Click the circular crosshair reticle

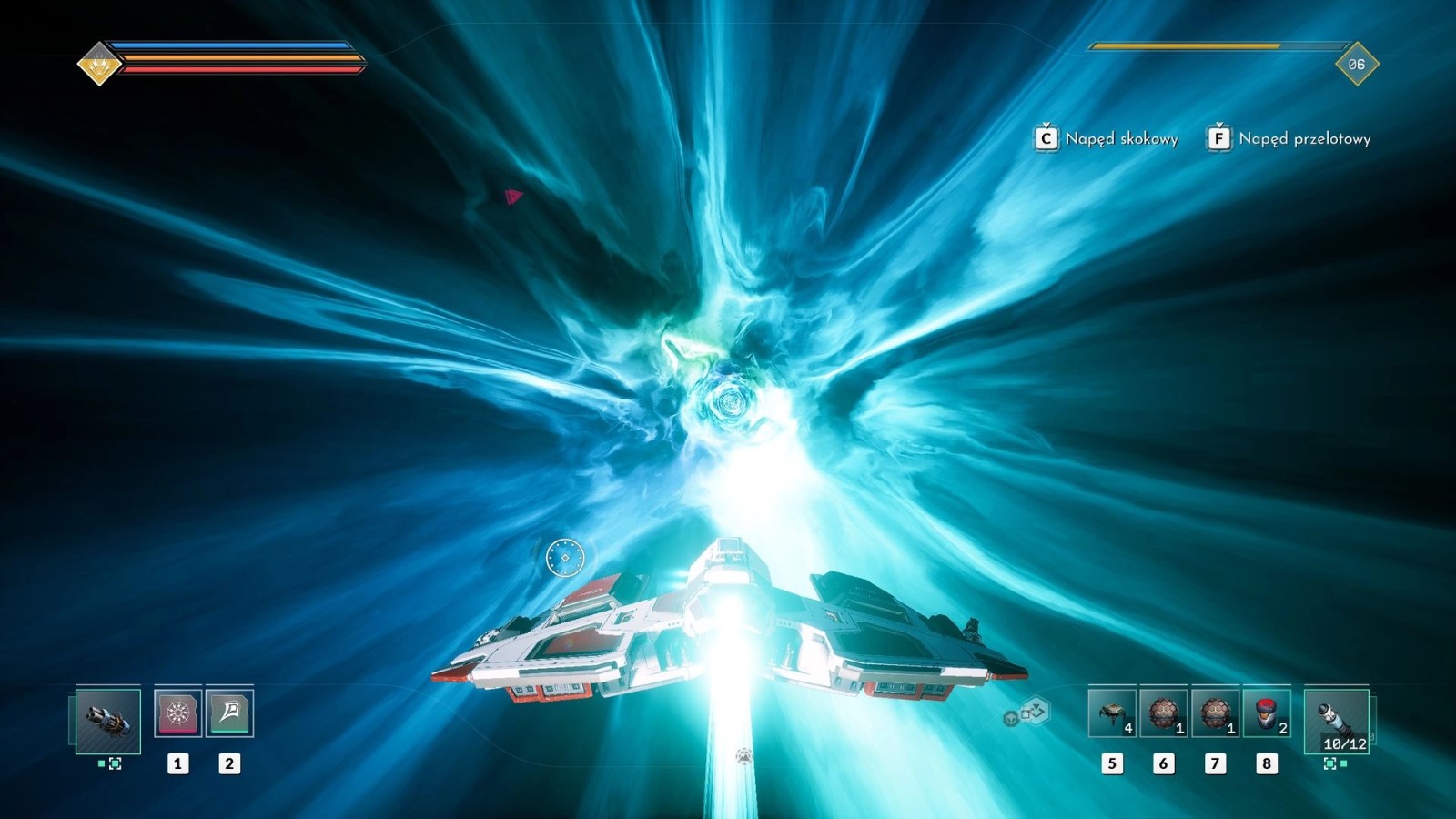[564, 556]
